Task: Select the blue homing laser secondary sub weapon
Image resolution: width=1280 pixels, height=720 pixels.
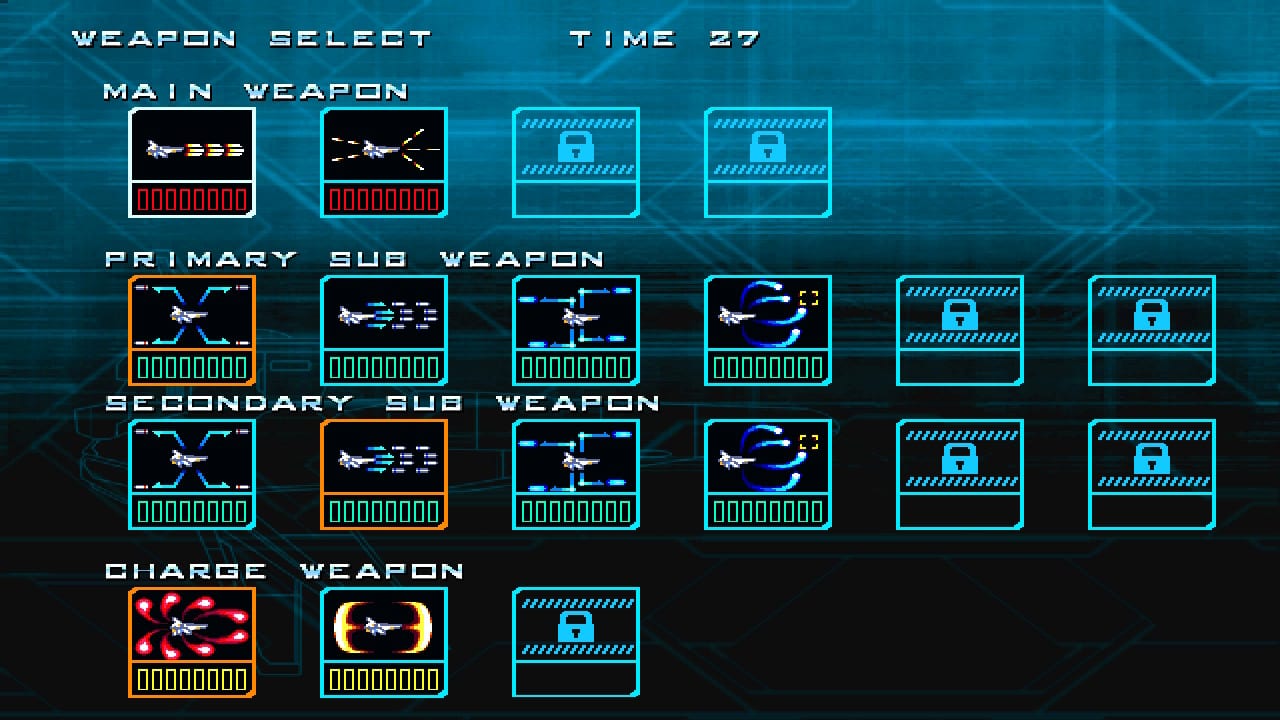Action: (767, 463)
